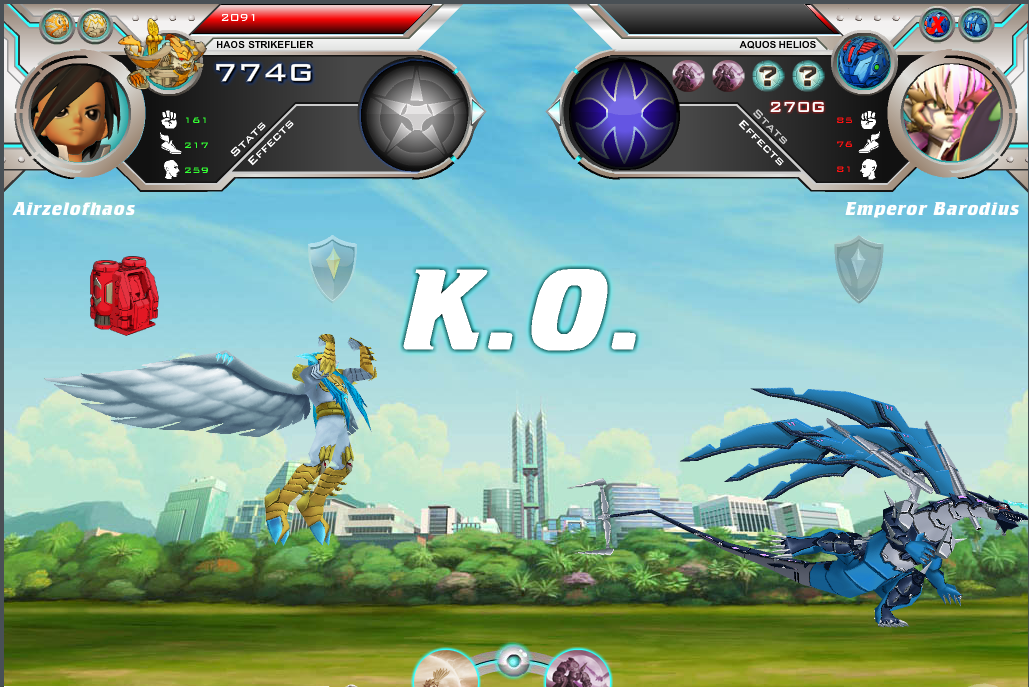
Task: Activate the purple armored ability at bottom
Action: click(577, 670)
